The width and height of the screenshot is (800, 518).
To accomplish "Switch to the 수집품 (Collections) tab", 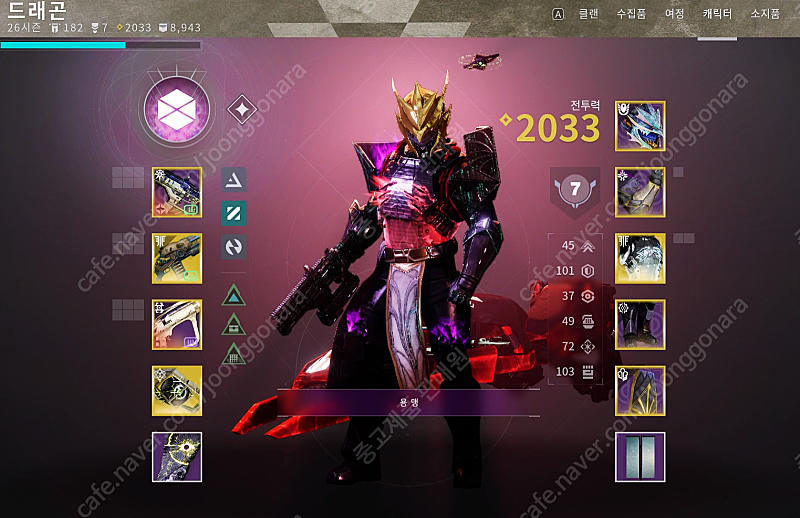I will point(631,14).
